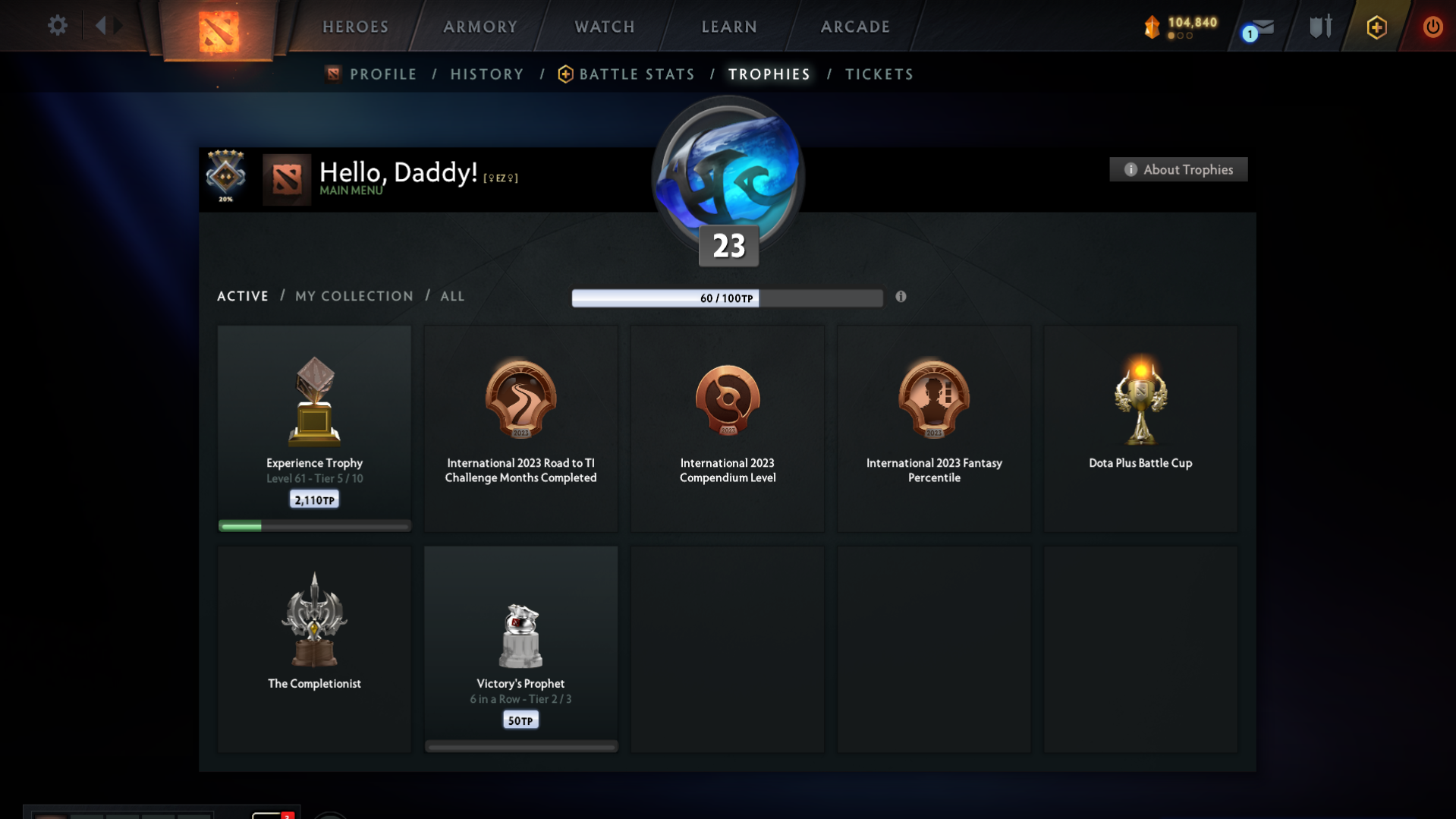Screen dimensions: 1456x819
Task: Open Dota Plus via the gold hexagon icon
Action: click(x=1376, y=27)
